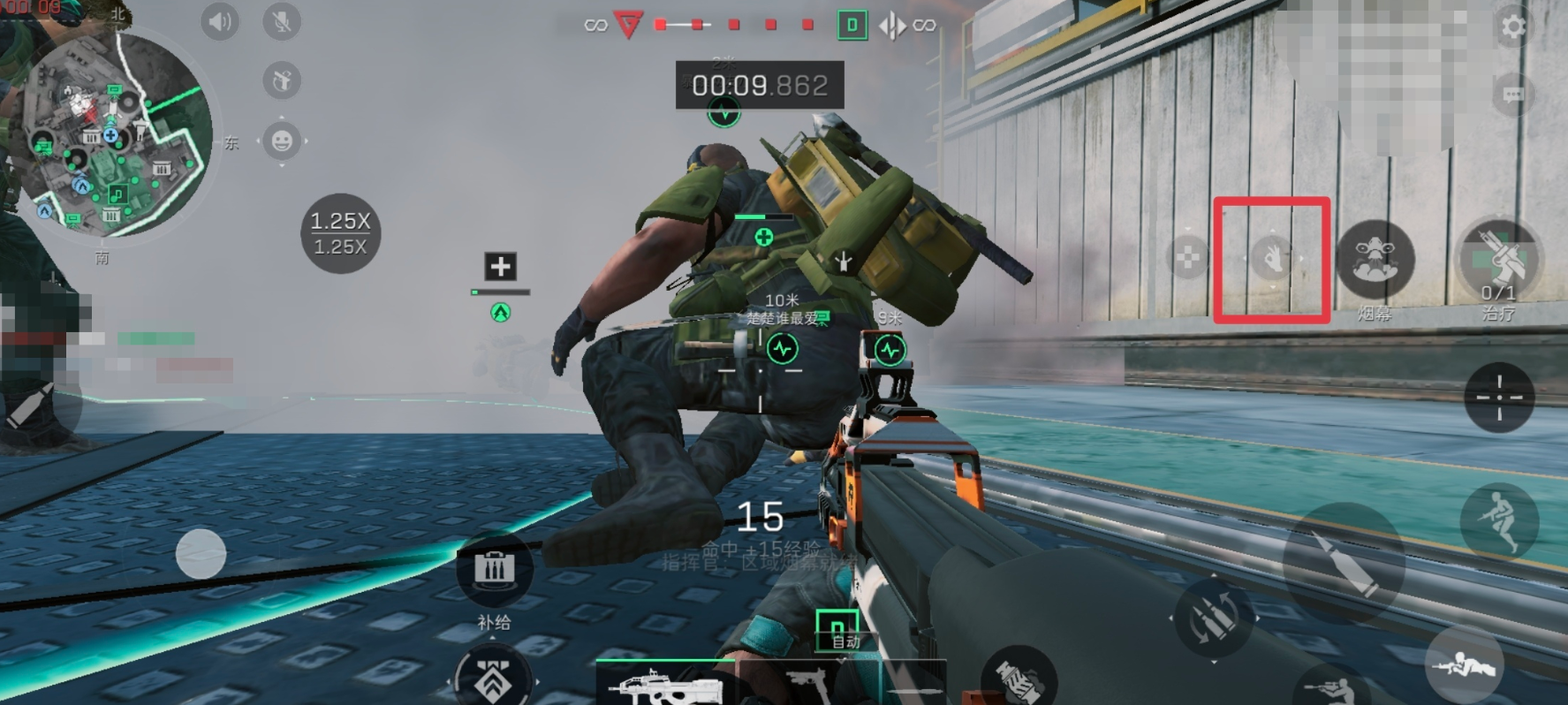Viewport: 1568px width, 705px height.
Task: Toggle the speaker sound button
Action: [x=219, y=21]
